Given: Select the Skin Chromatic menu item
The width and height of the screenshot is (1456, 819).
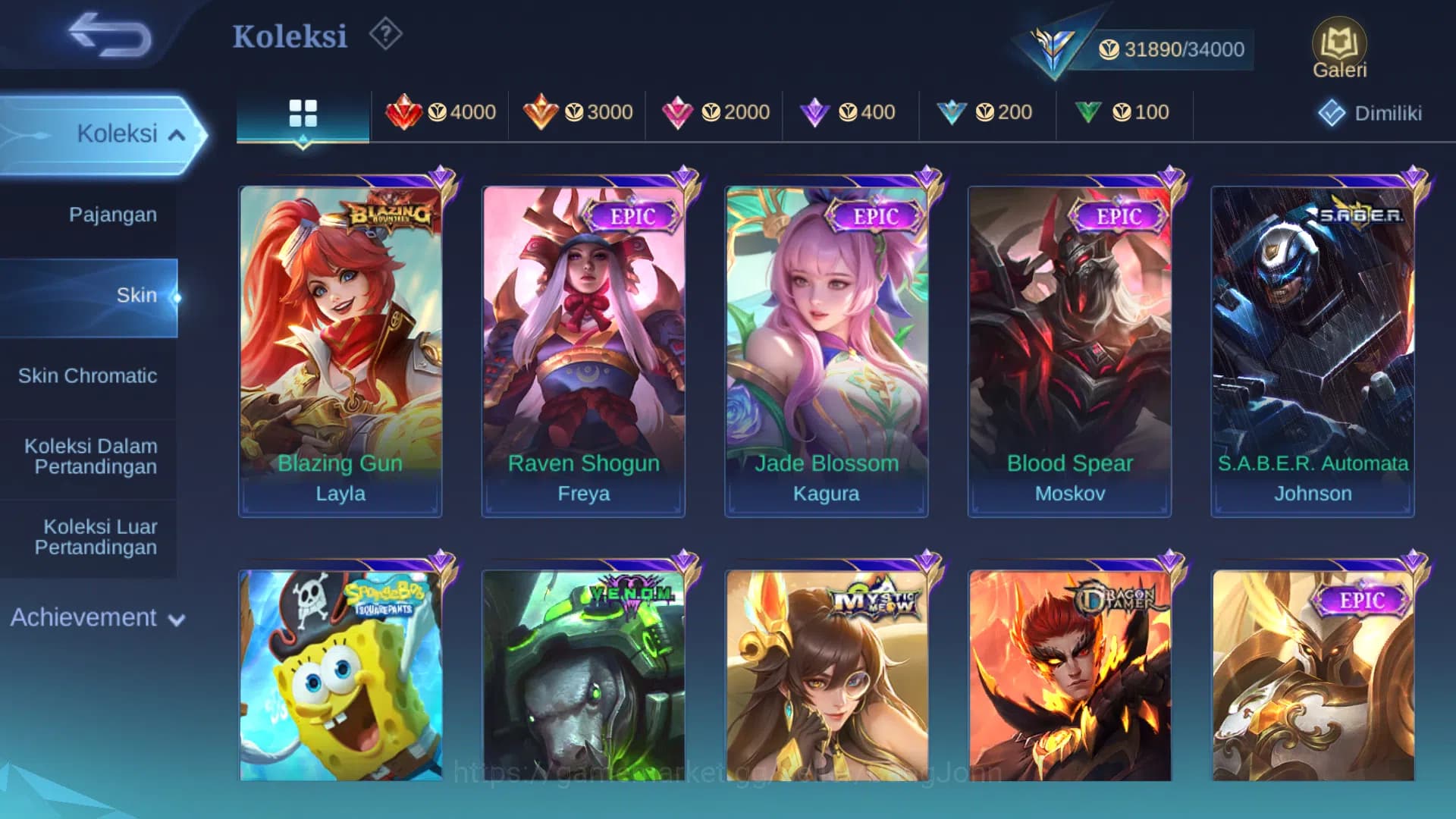Looking at the screenshot, I should pyautogui.click(x=89, y=375).
